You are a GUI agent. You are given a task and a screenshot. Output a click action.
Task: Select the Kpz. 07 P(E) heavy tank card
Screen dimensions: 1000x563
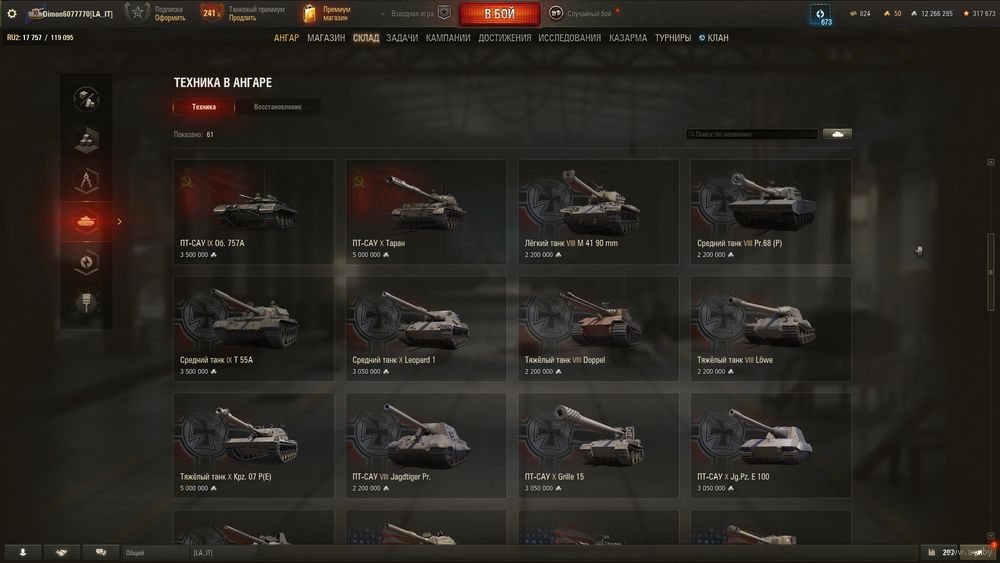(253, 445)
